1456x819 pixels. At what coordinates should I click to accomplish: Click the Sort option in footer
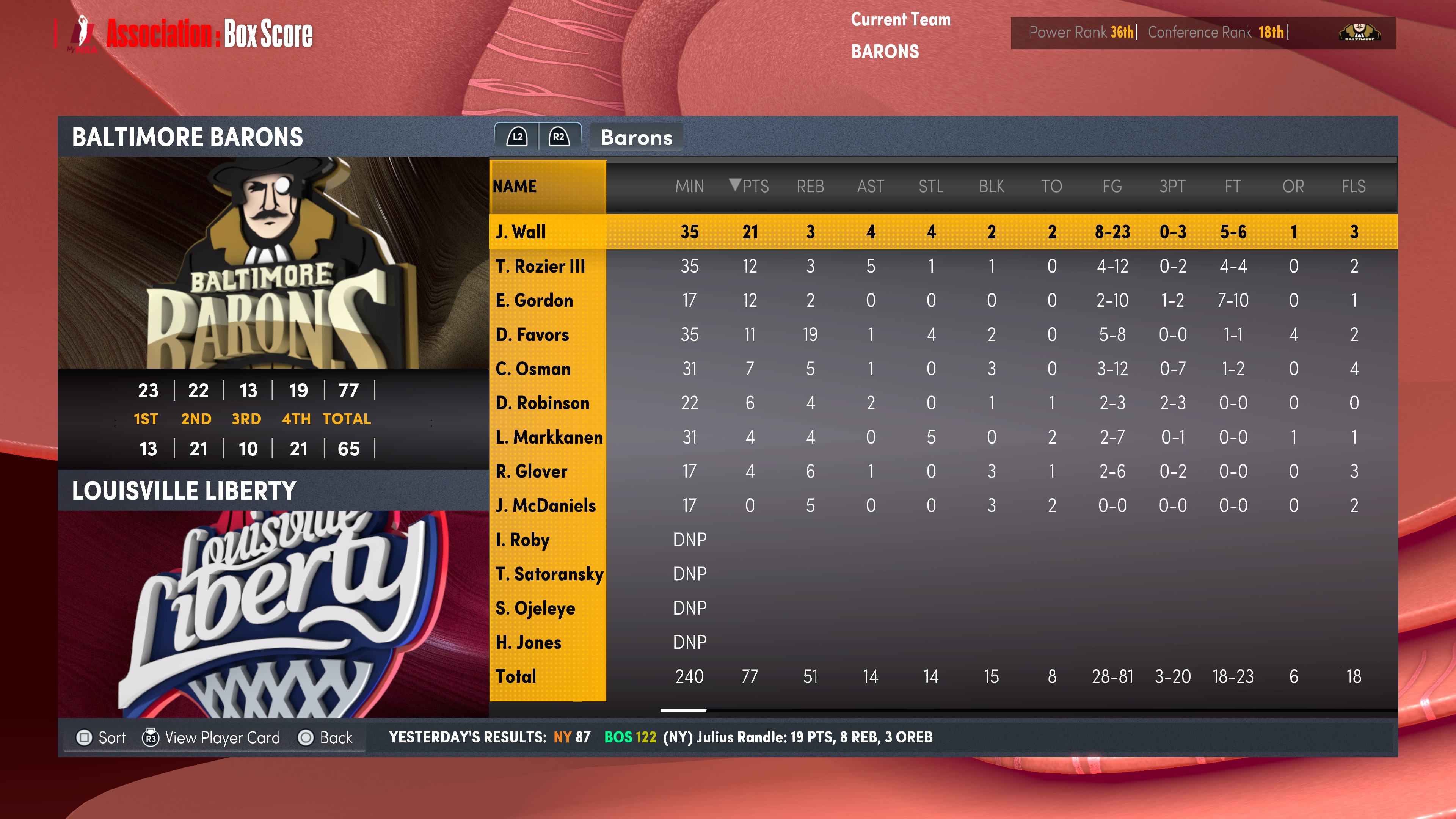pyautogui.click(x=101, y=737)
